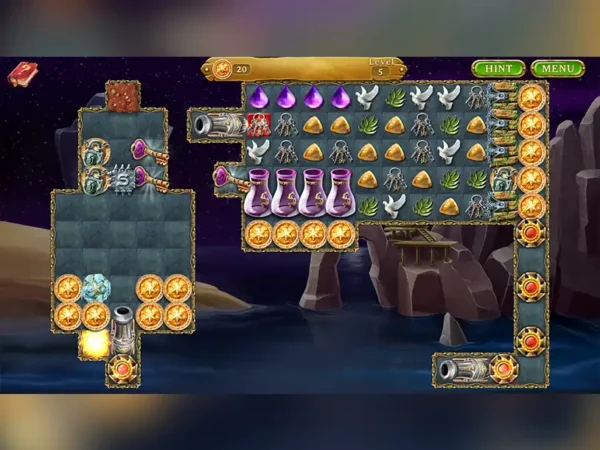Click the glowing yellow tile beside the cannon

[x=95, y=343]
